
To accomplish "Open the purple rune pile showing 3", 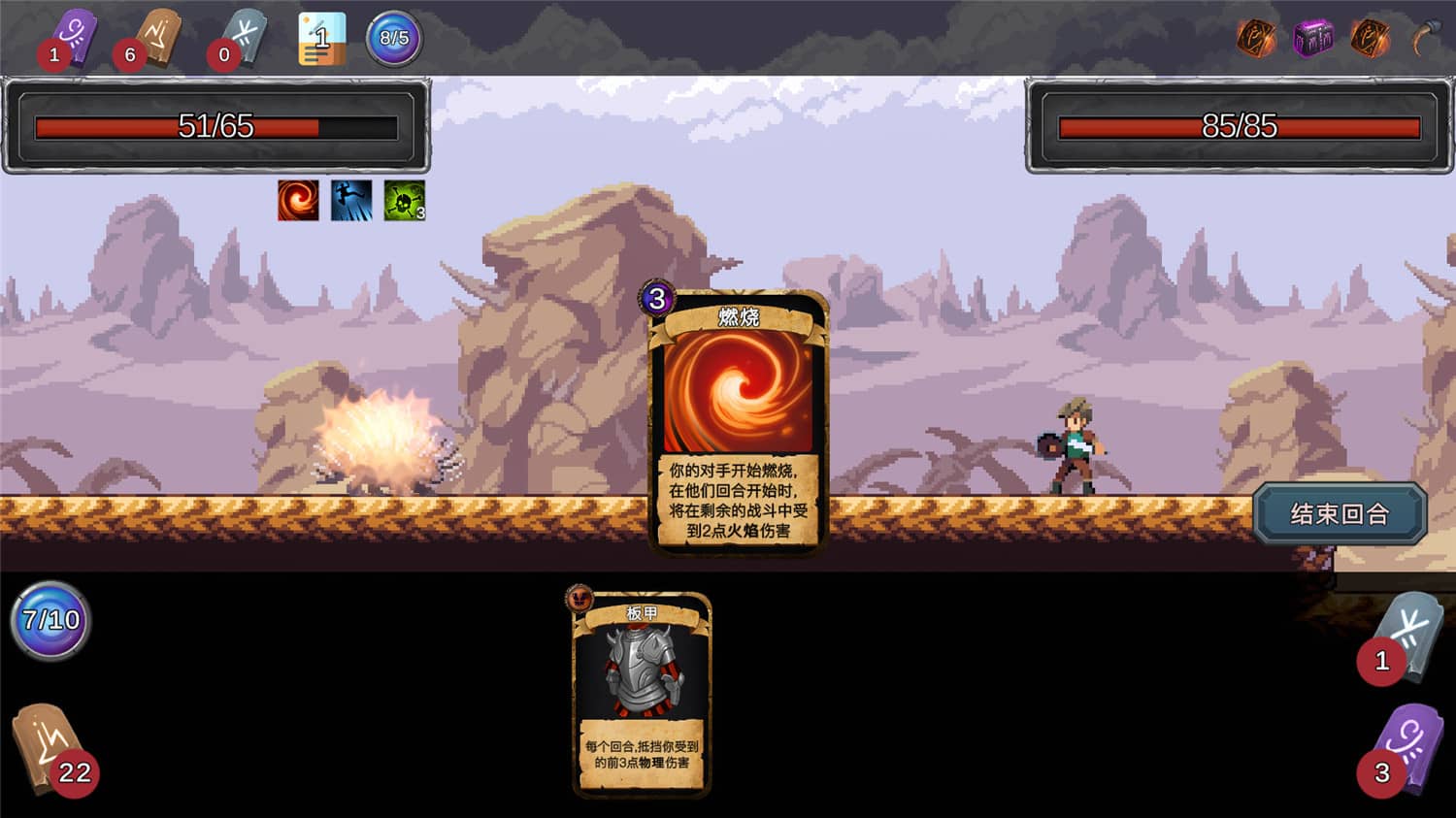I will [x=1403, y=748].
